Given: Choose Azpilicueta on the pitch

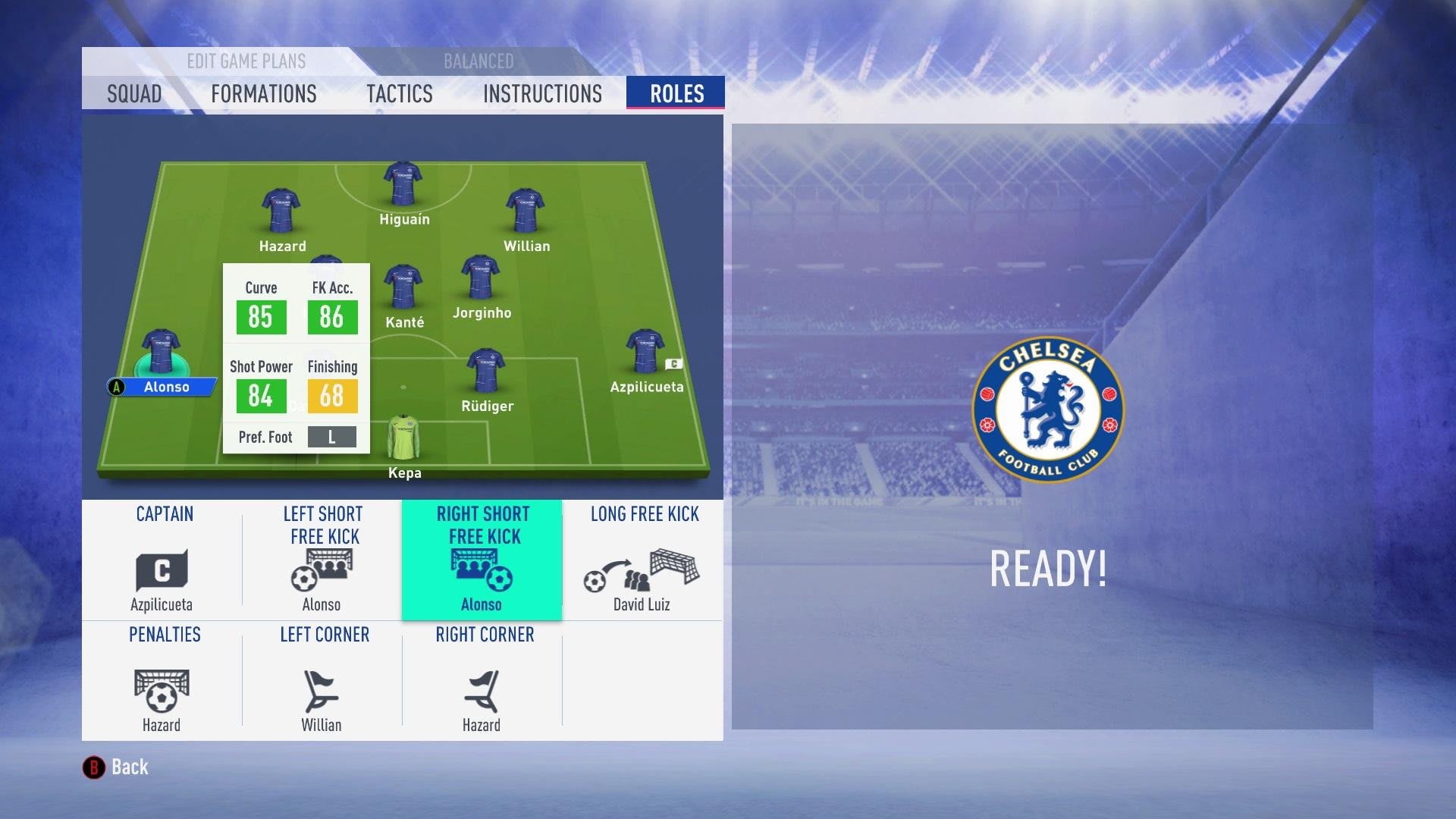Looking at the screenshot, I should coord(645,352).
